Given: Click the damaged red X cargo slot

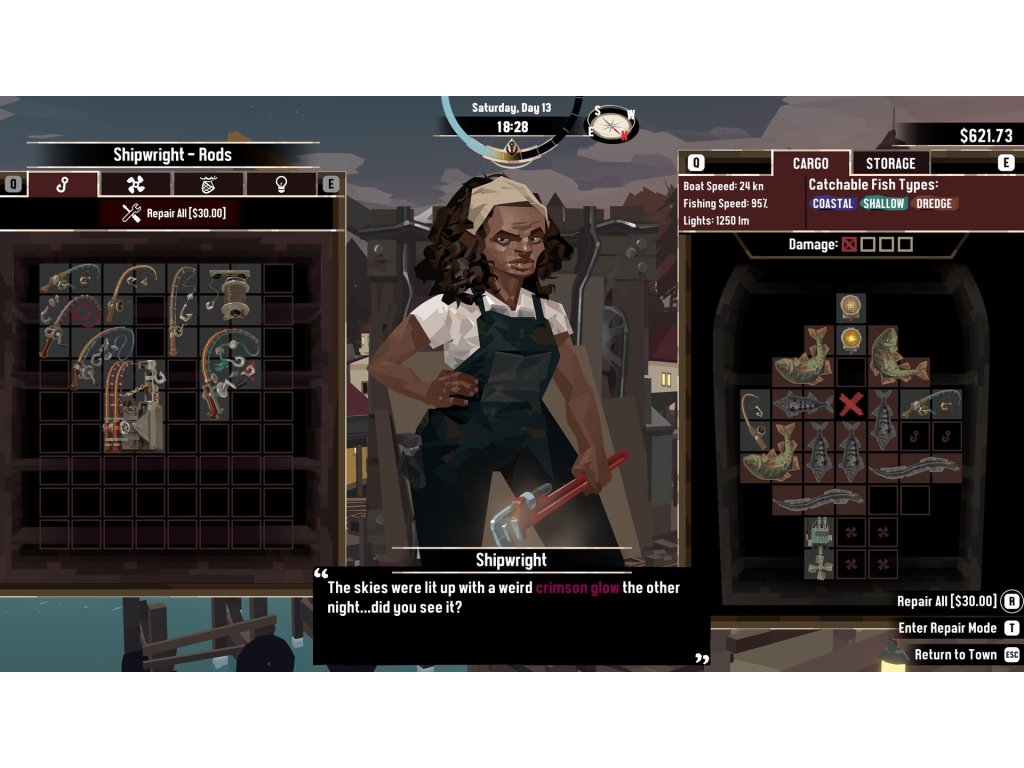Looking at the screenshot, I should tap(851, 404).
